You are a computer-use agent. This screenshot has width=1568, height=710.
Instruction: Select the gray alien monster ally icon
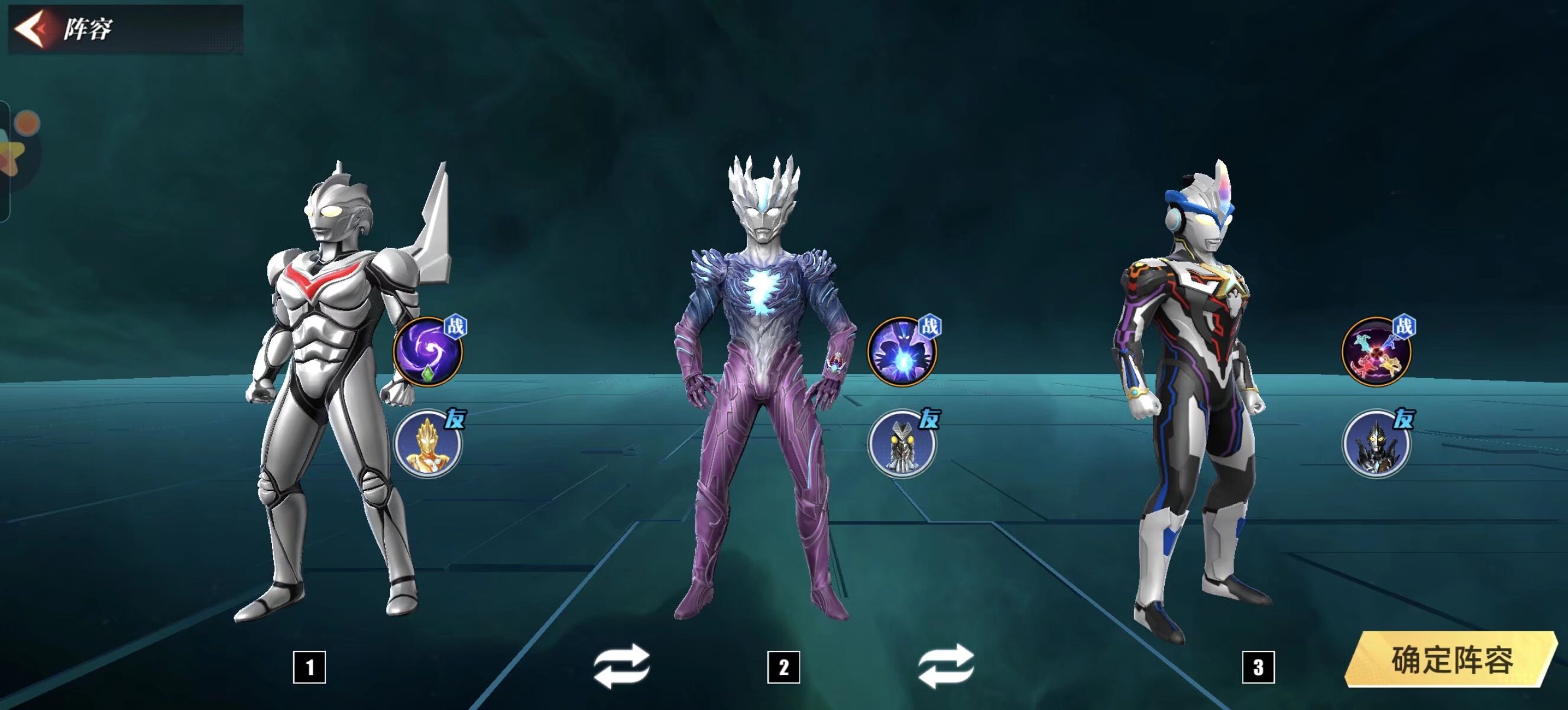902,444
